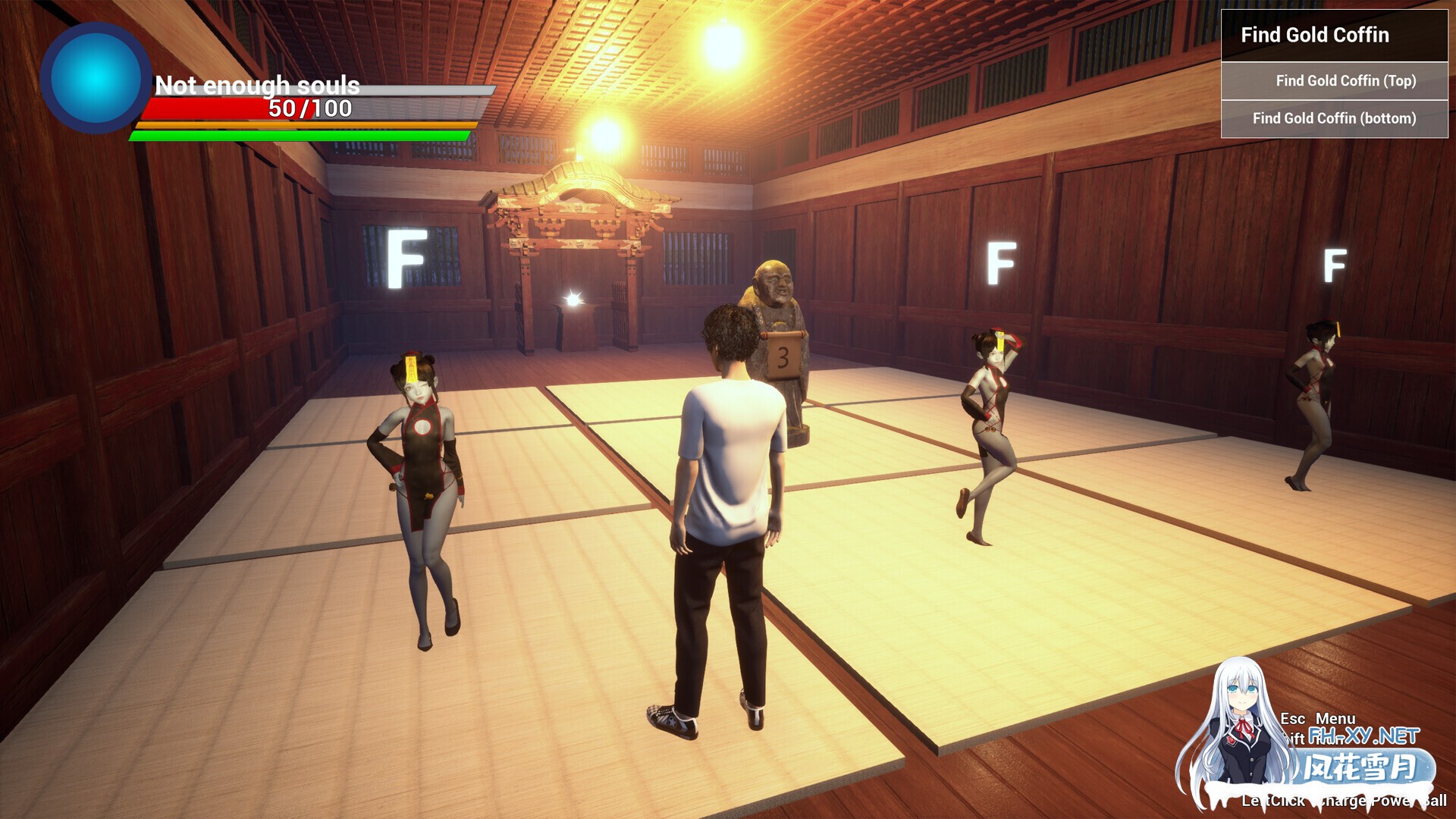
Task: Select the Find Gold Coffin (bottom) objective
Action: coord(1334,118)
